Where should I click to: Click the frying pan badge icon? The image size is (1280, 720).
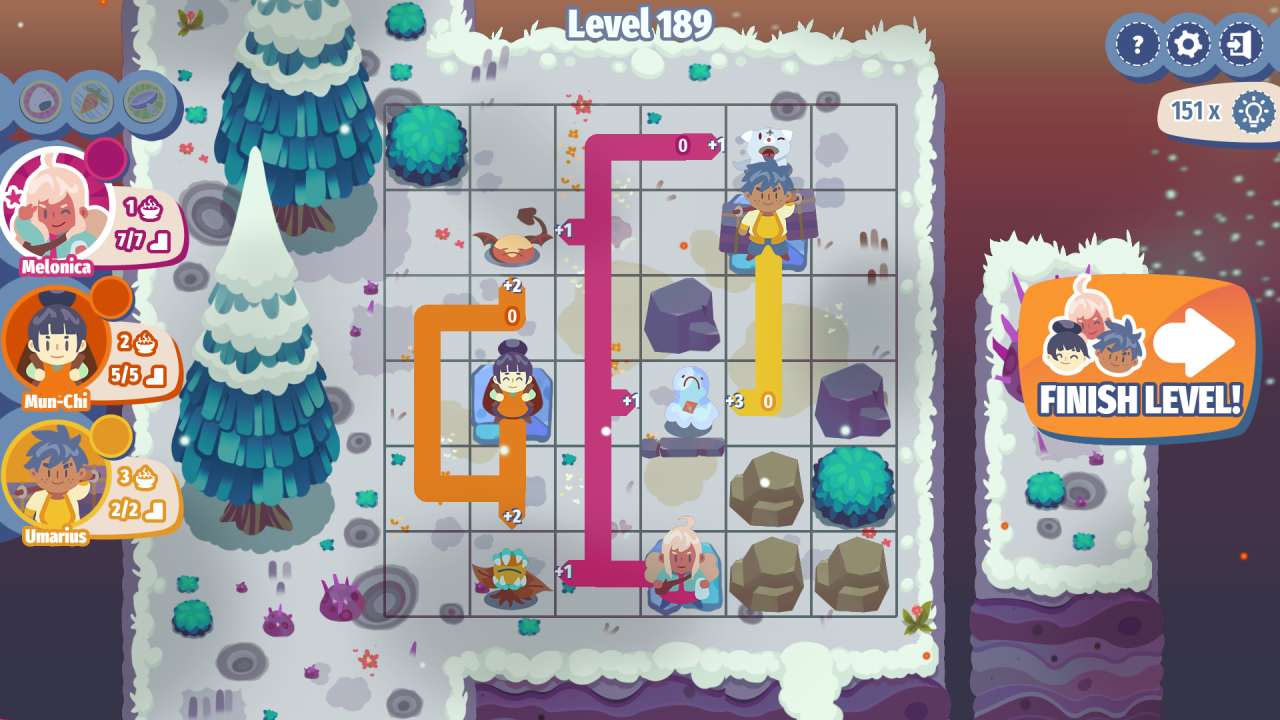pos(144,101)
